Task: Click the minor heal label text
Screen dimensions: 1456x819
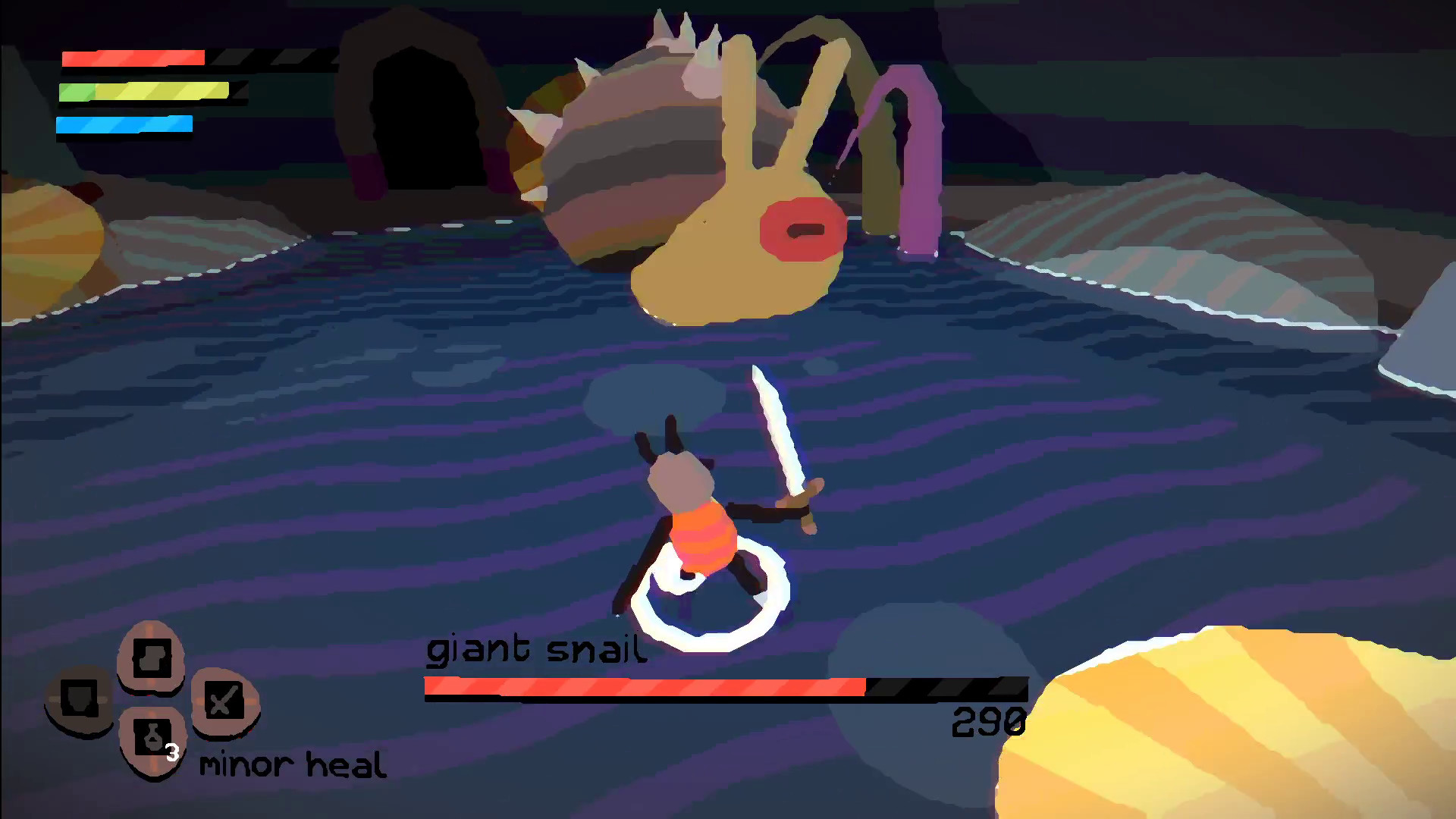Action: tap(293, 764)
